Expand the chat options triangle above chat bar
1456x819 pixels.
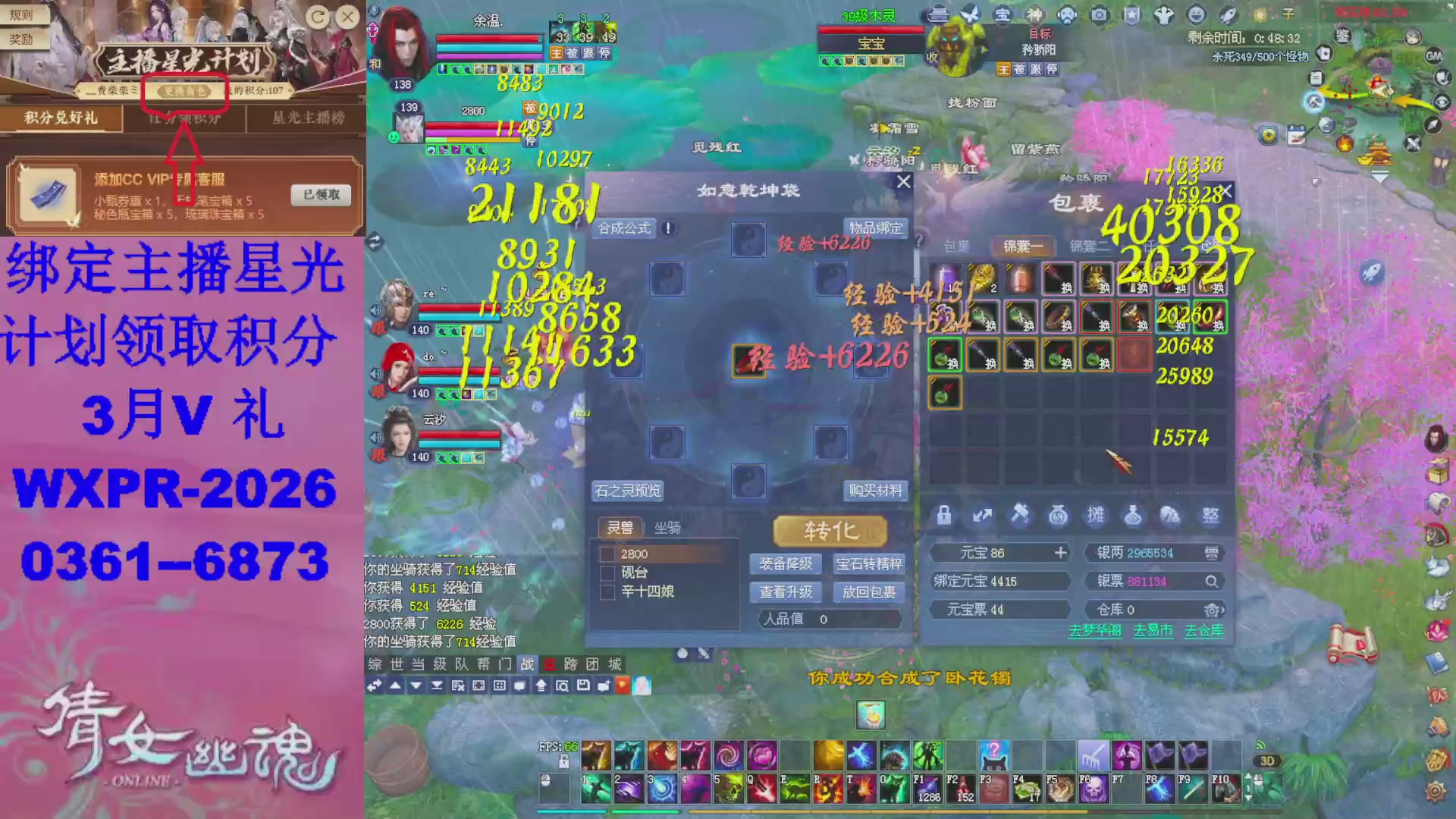pos(394,686)
